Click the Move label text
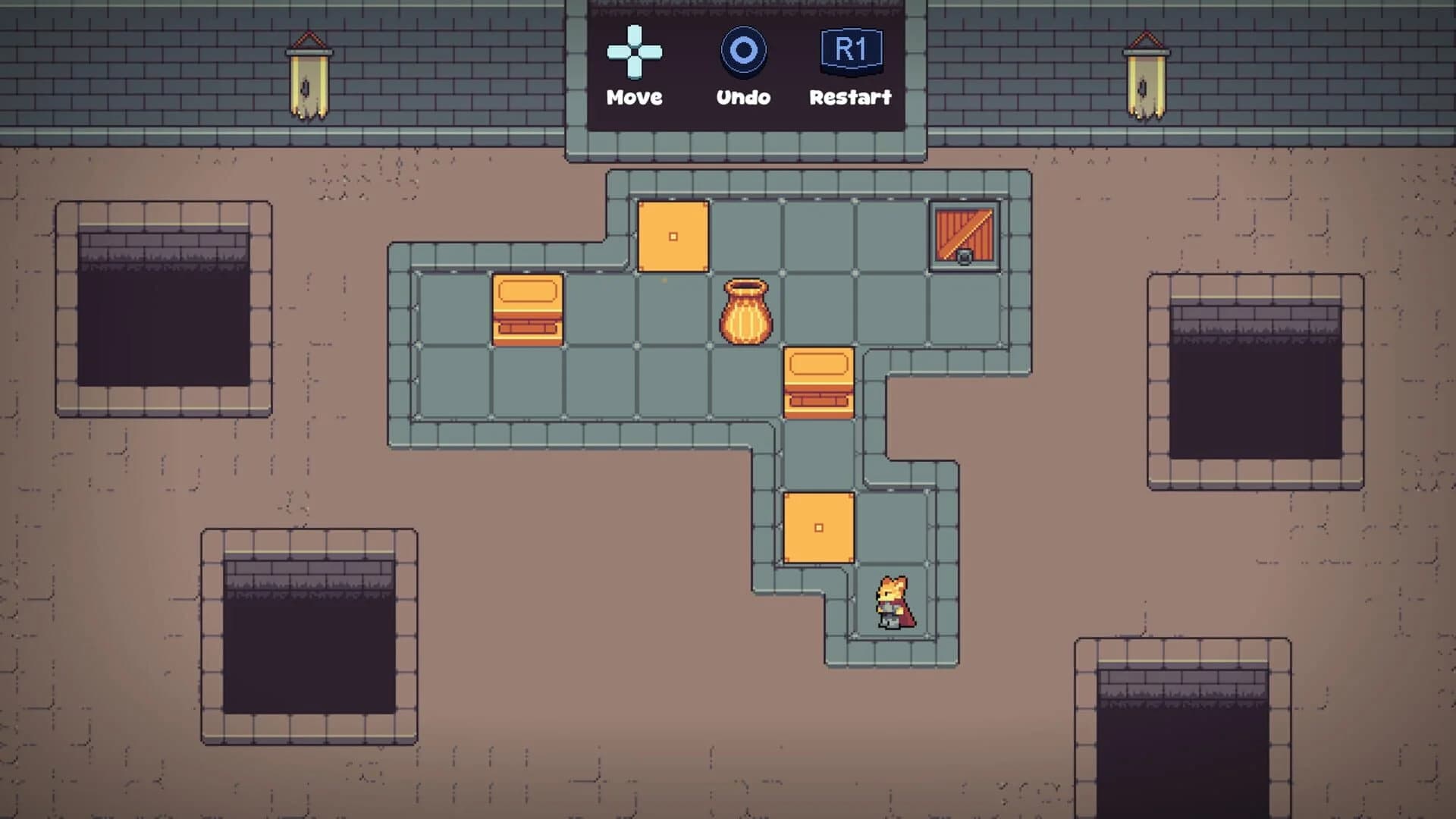 click(634, 96)
